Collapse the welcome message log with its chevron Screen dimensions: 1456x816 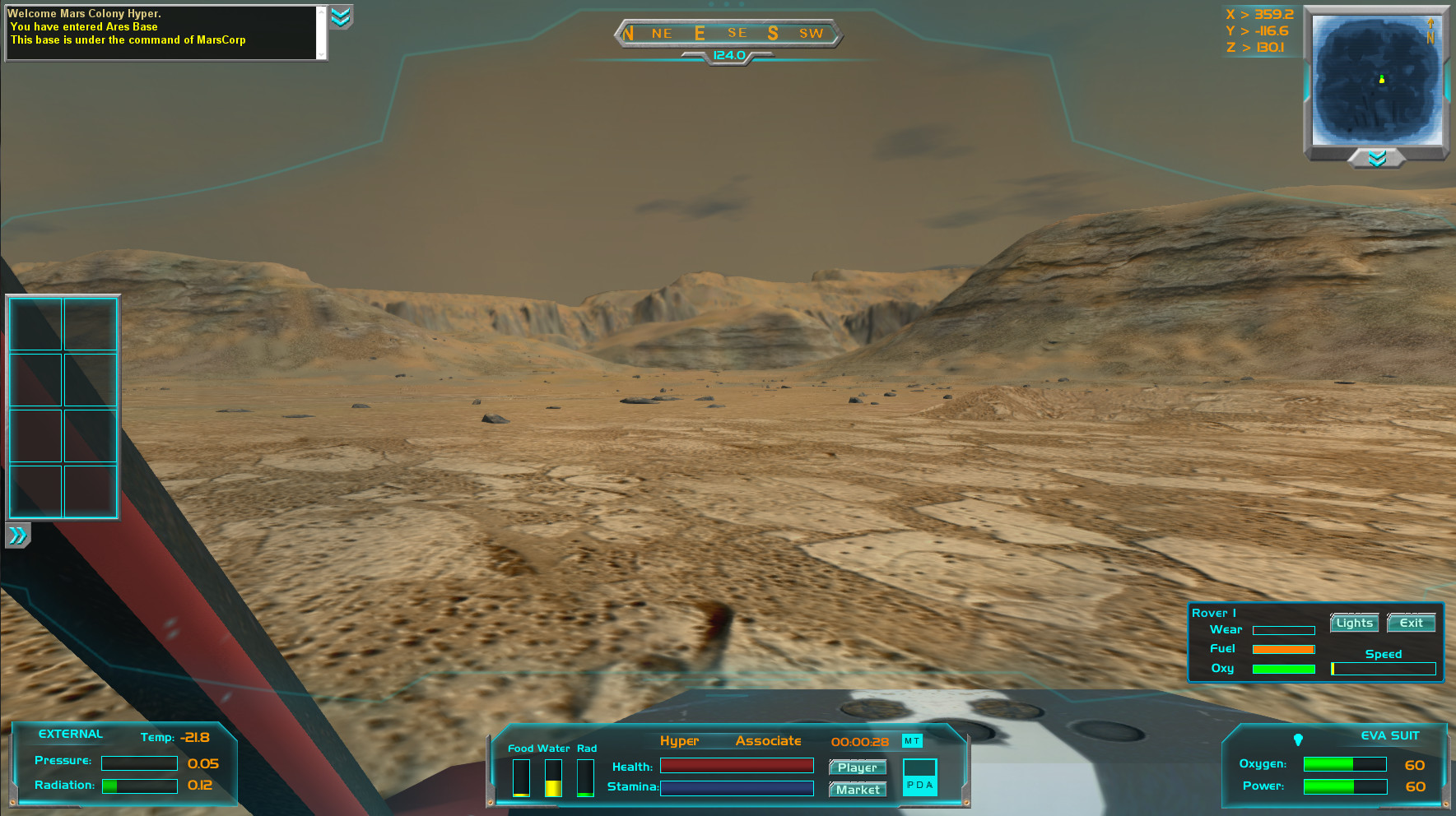(x=342, y=18)
